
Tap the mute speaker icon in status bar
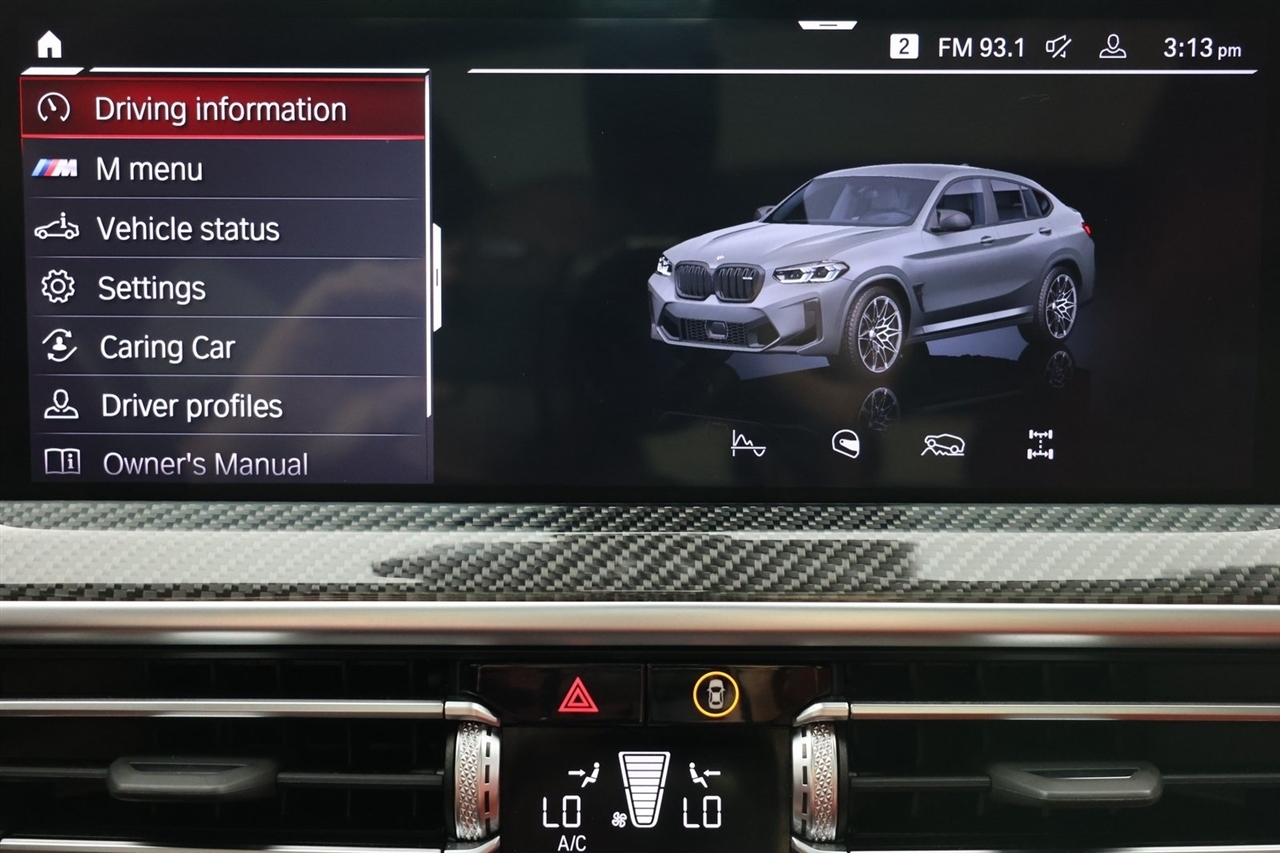click(x=1057, y=46)
